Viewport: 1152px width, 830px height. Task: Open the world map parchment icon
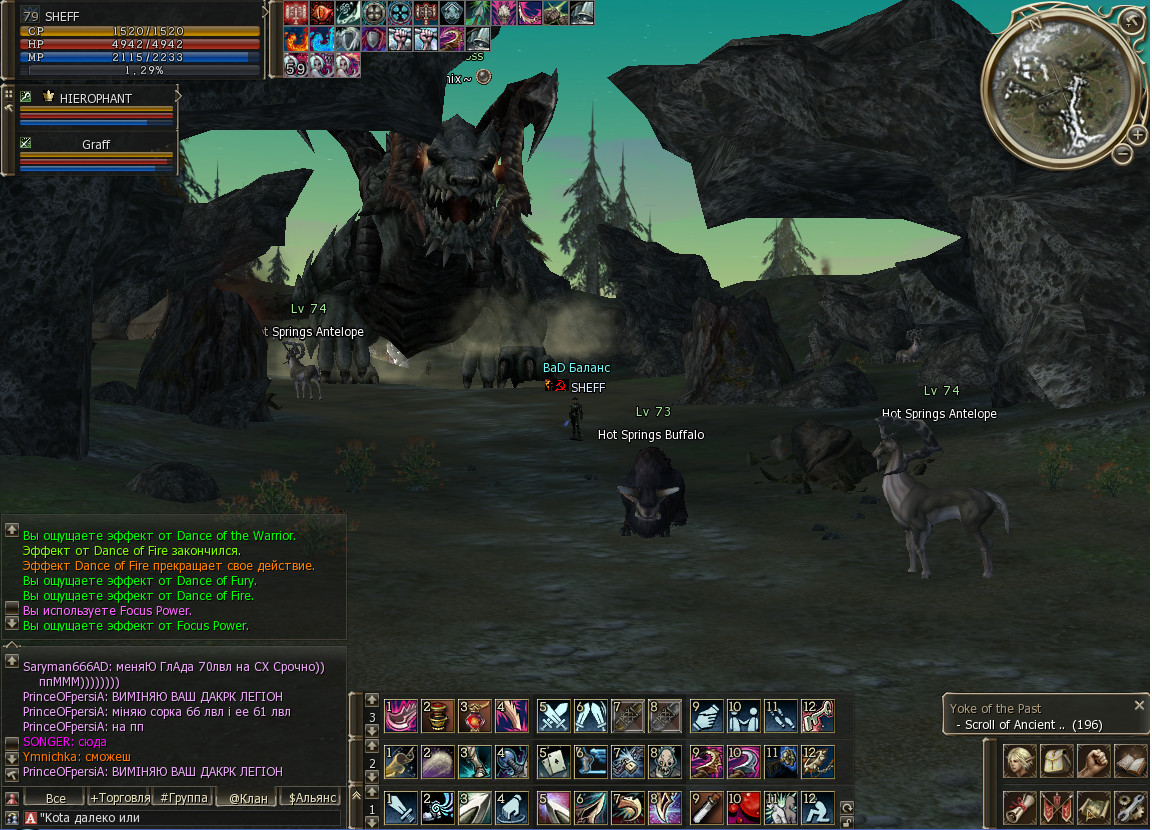[1094, 806]
